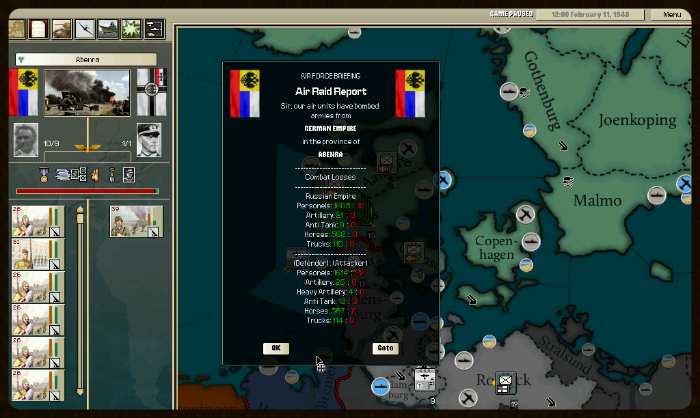Open the tech tree diagram tab
The height and width of the screenshot is (418, 700).
pos(154,29)
